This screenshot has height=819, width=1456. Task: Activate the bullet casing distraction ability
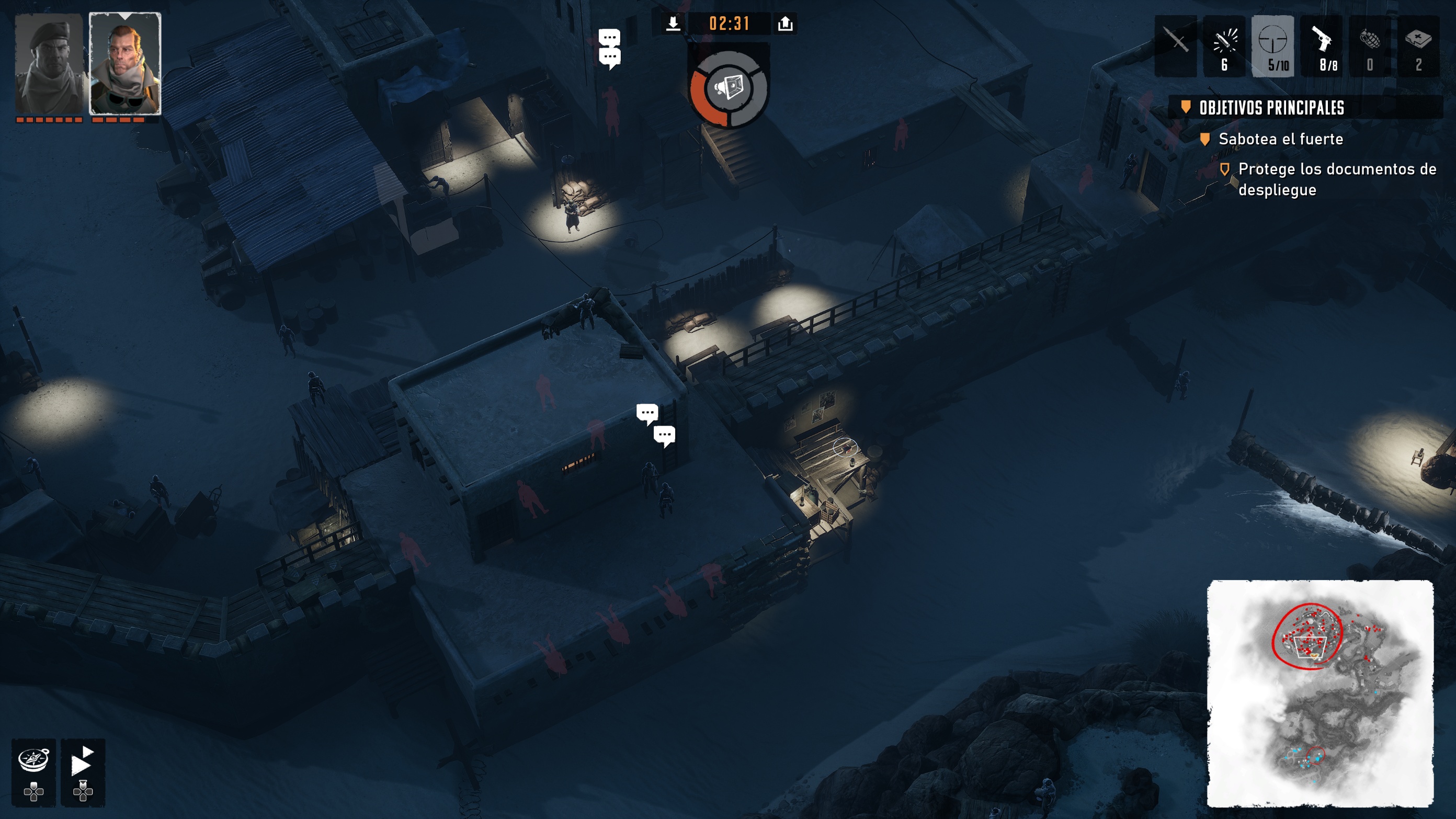1224,45
